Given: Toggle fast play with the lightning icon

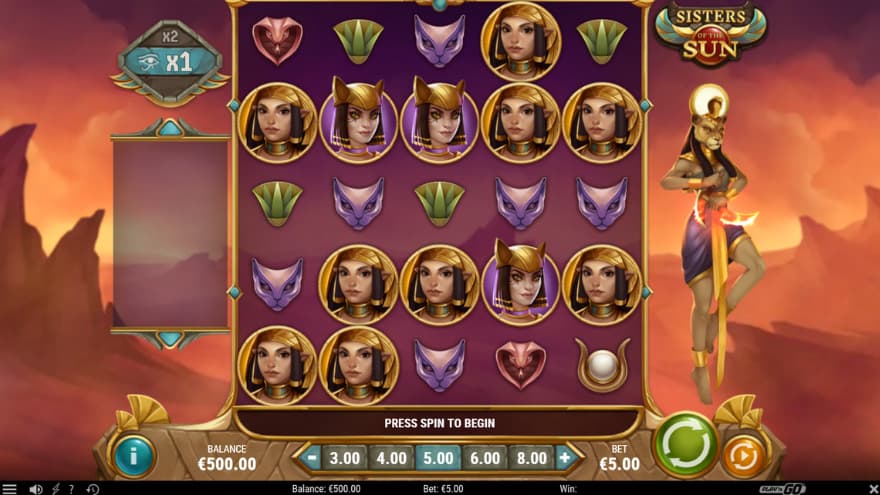Looking at the screenshot, I should [55, 489].
